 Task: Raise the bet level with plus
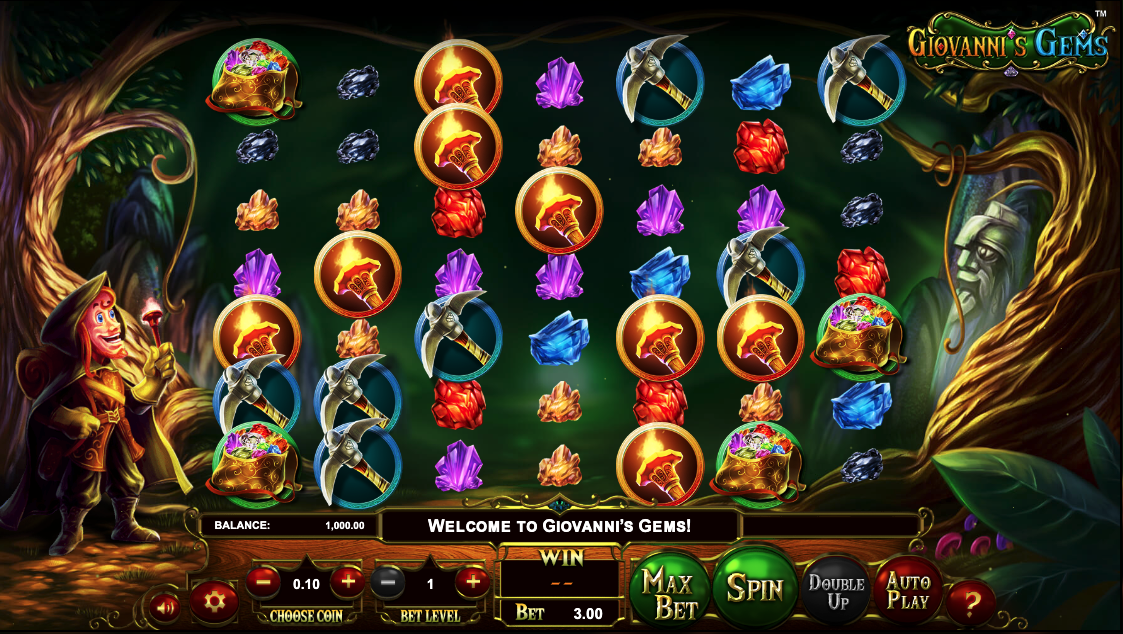472,580
